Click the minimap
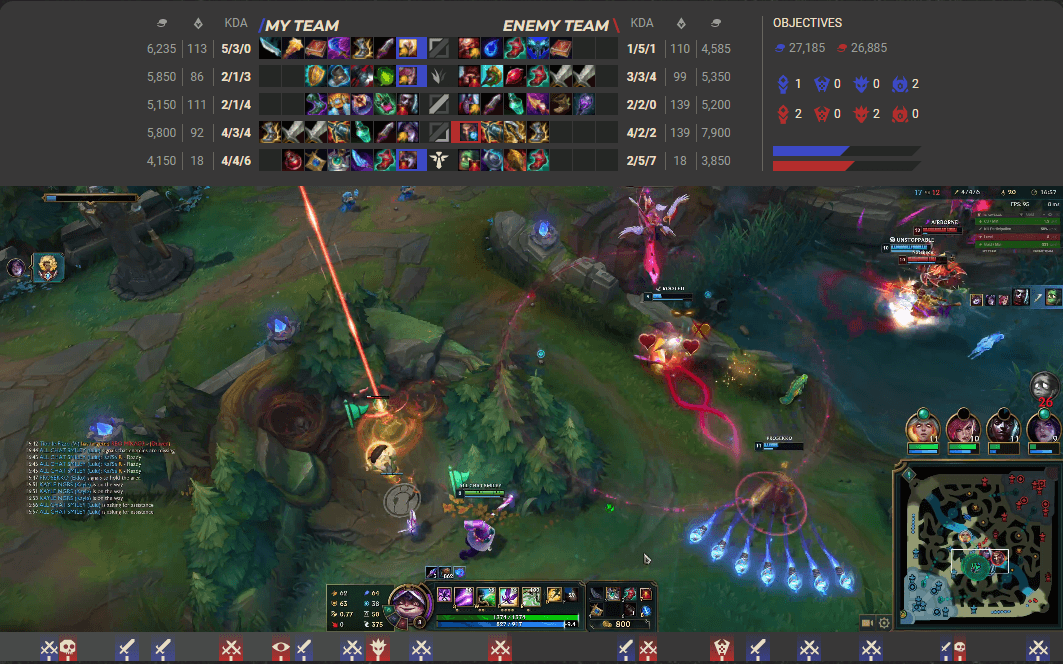This screenshot has height=664, width=1063. click(975, 545)
